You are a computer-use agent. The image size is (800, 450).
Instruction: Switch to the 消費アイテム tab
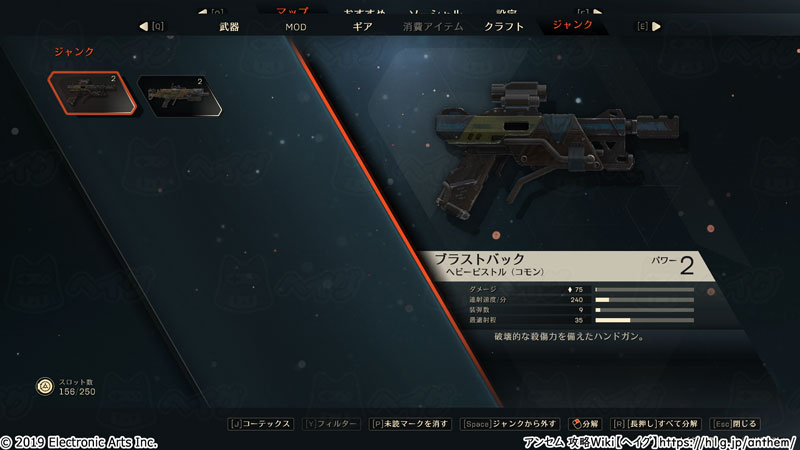(x=433, y=26)
